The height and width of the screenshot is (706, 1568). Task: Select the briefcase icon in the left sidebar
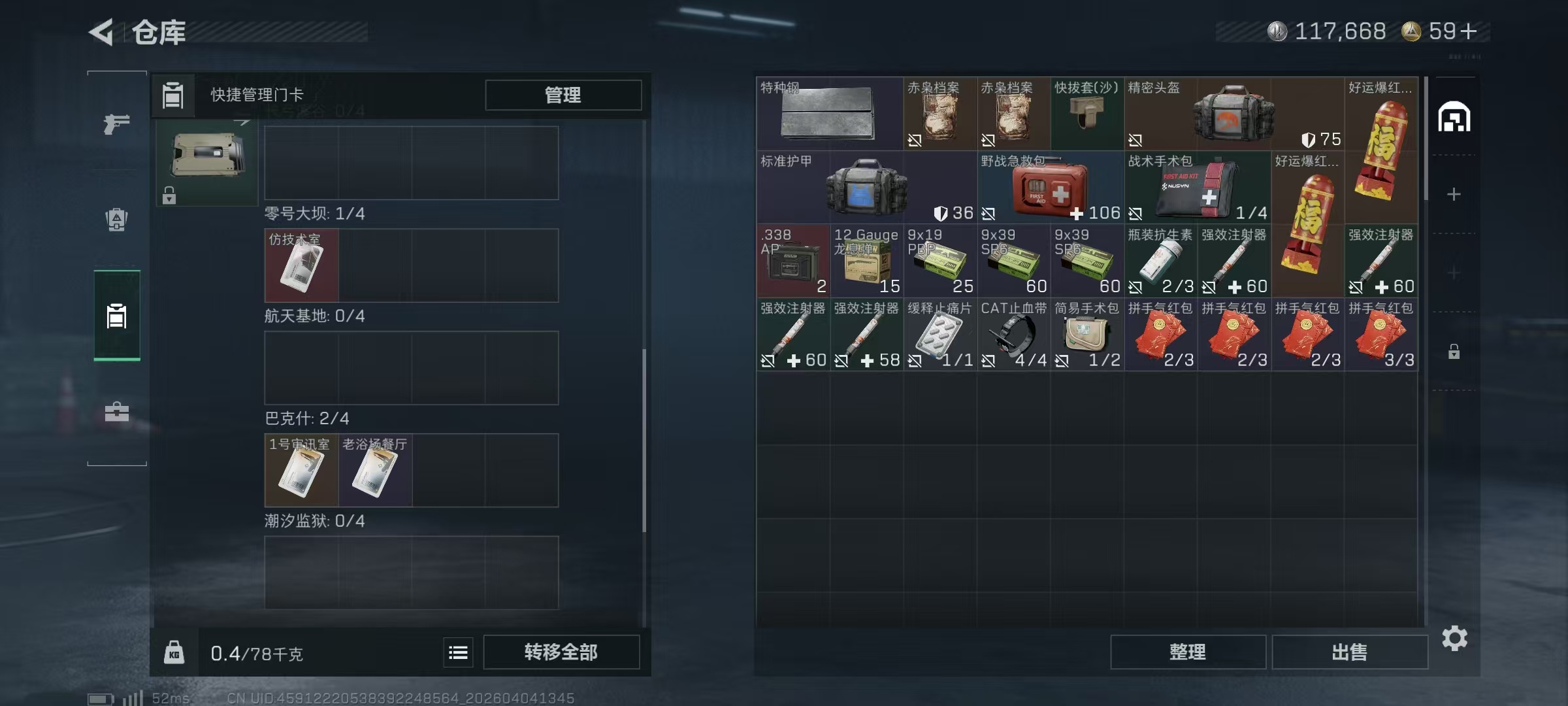point(116,412)
